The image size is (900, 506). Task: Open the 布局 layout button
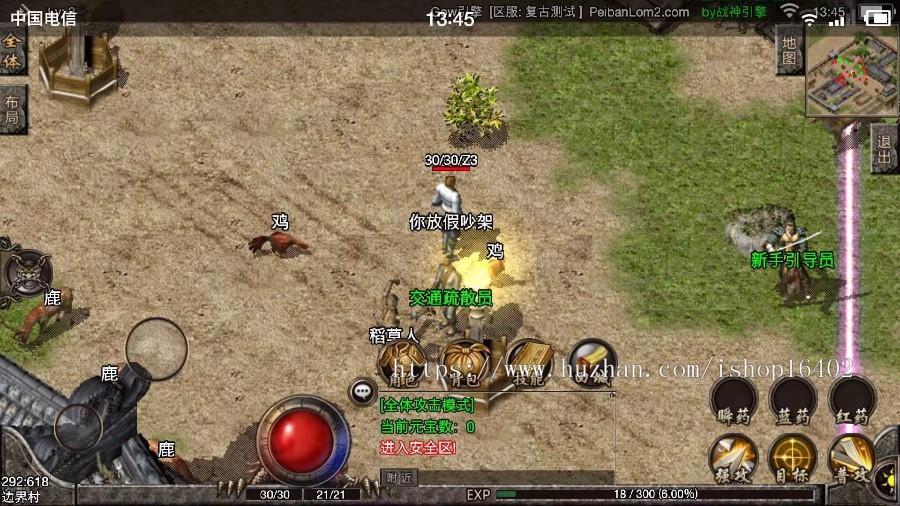(x=12, y=109)
